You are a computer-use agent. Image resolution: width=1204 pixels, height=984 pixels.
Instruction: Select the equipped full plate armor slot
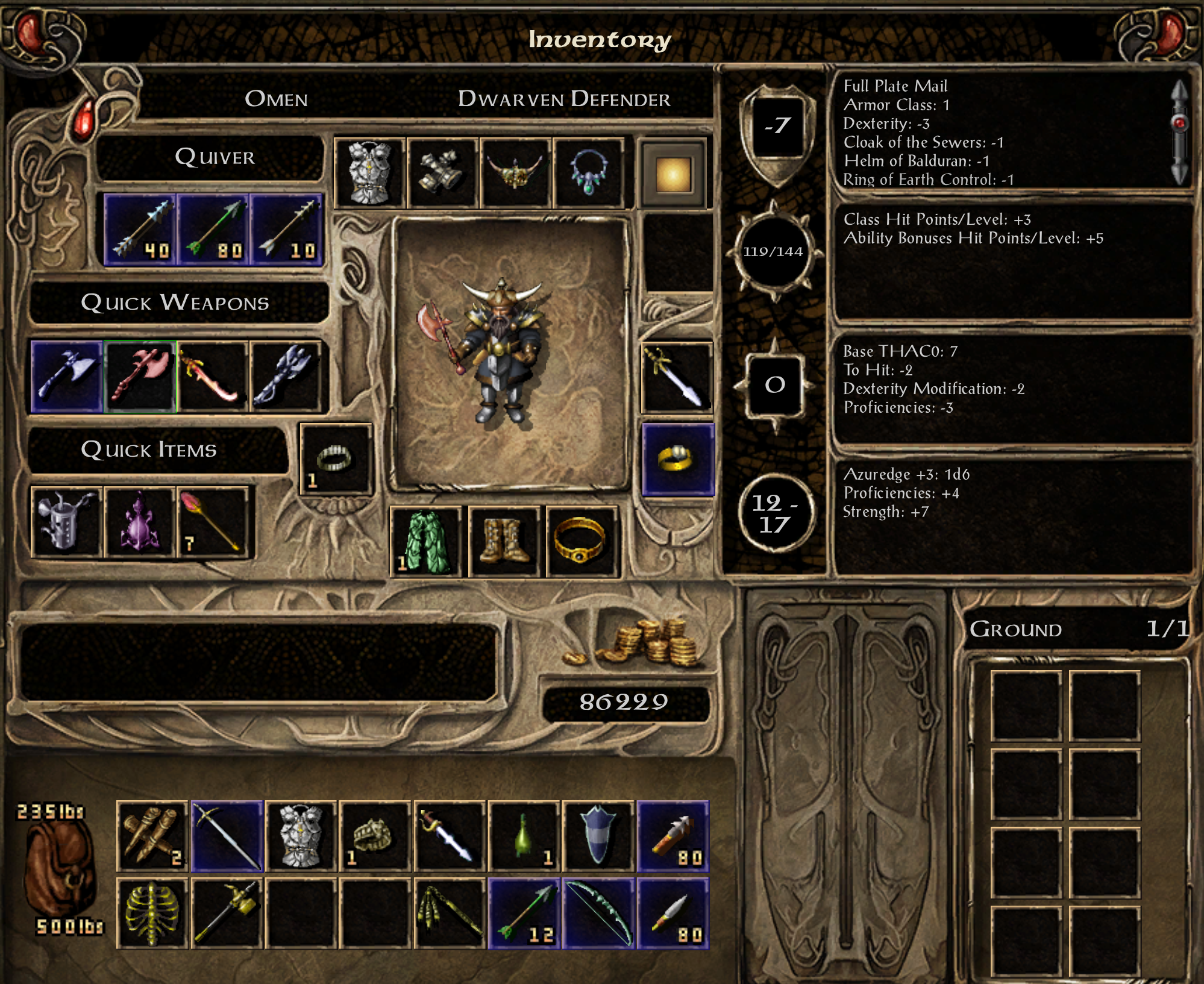pos(369,174)
